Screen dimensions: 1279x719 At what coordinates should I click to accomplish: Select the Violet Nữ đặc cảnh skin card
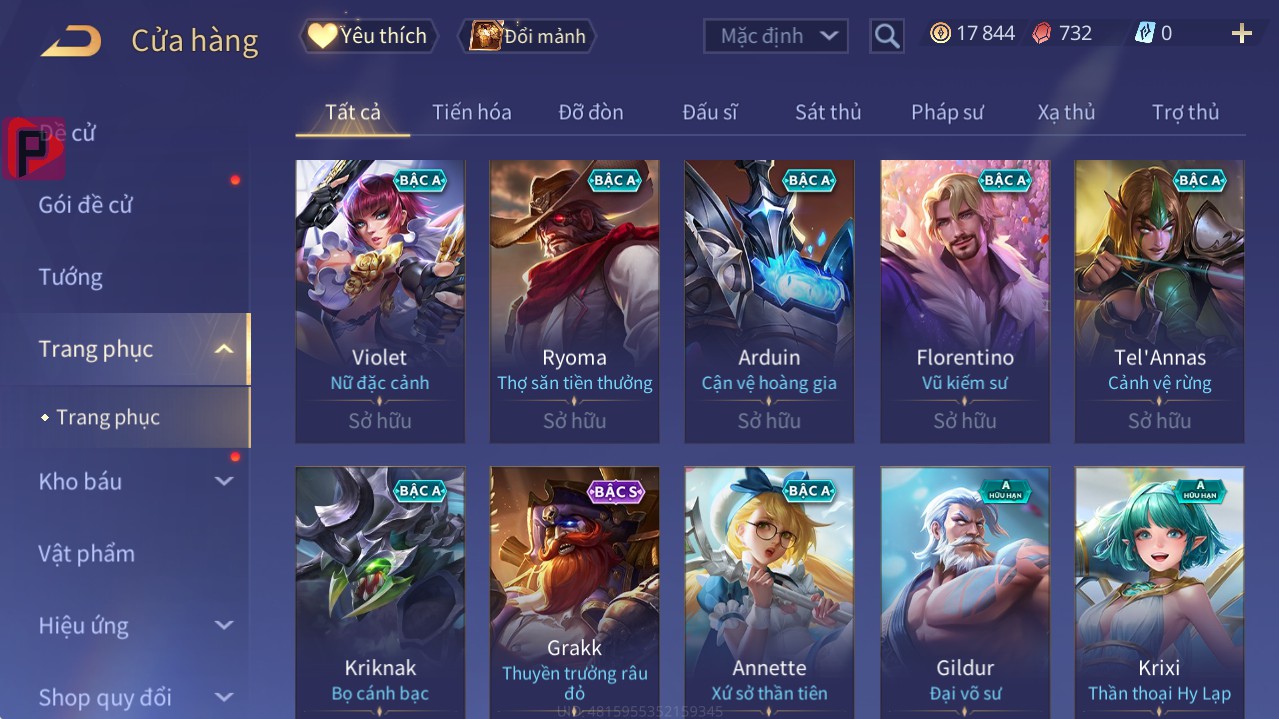pyautogui.click(x=380, y=300)
